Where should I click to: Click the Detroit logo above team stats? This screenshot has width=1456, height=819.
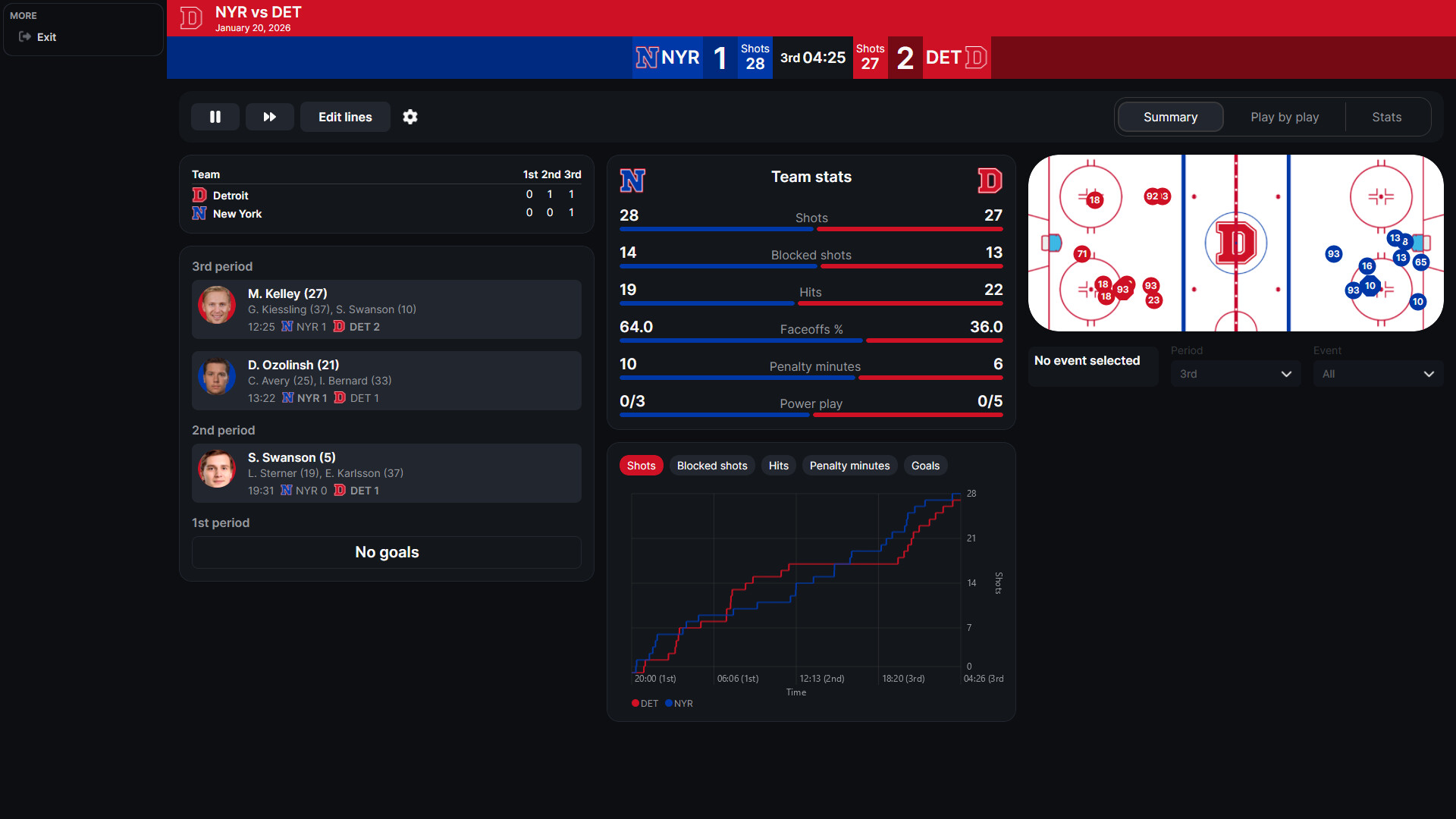coord(990,180)
